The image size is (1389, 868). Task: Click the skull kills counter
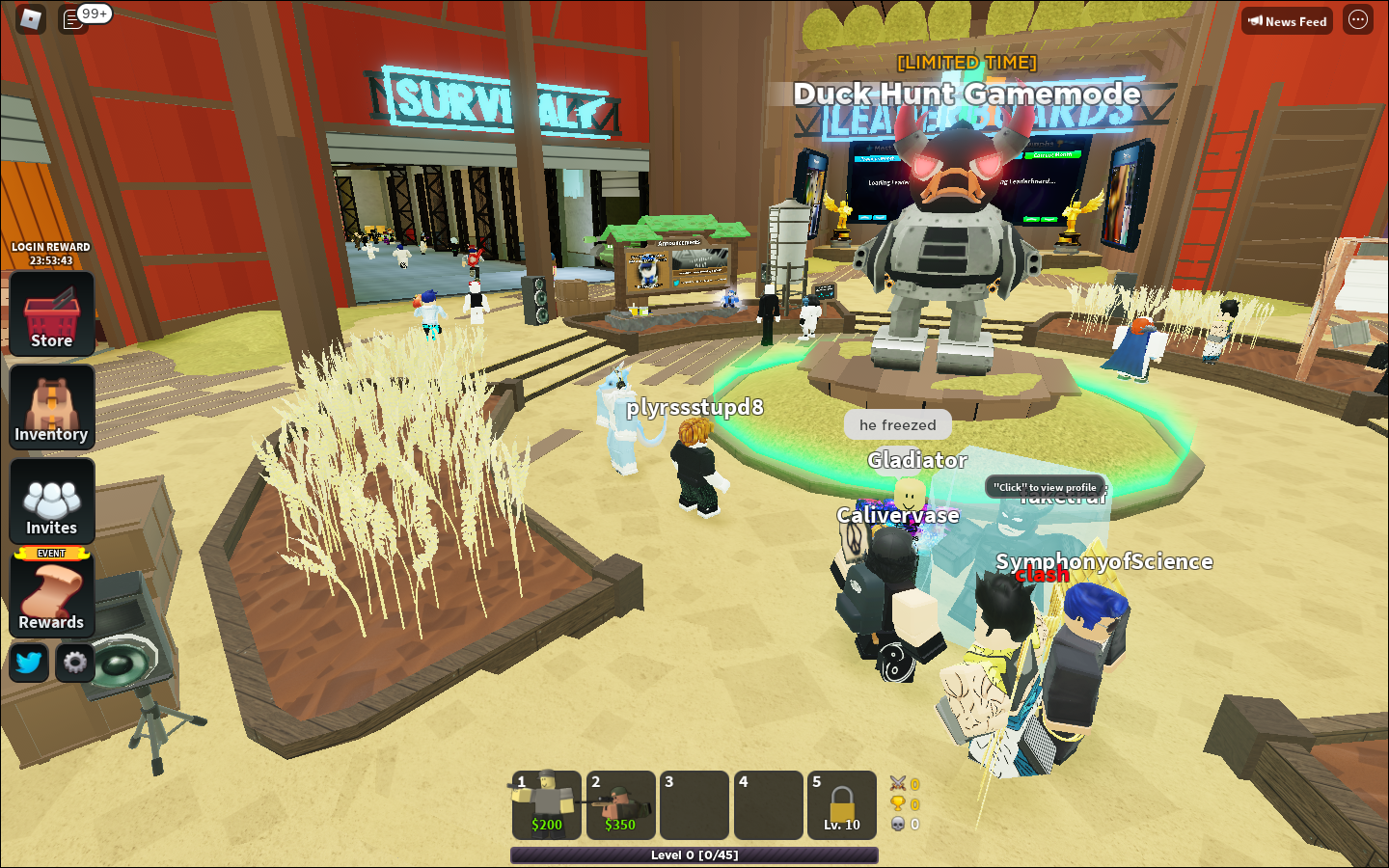tap(897, 825)
